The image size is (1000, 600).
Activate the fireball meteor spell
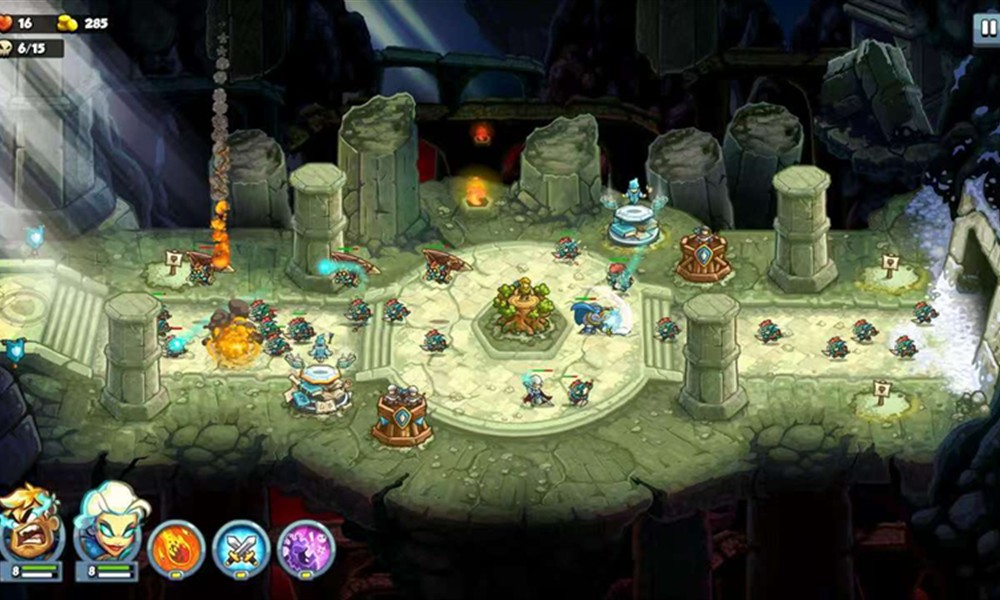coord(177,549)
